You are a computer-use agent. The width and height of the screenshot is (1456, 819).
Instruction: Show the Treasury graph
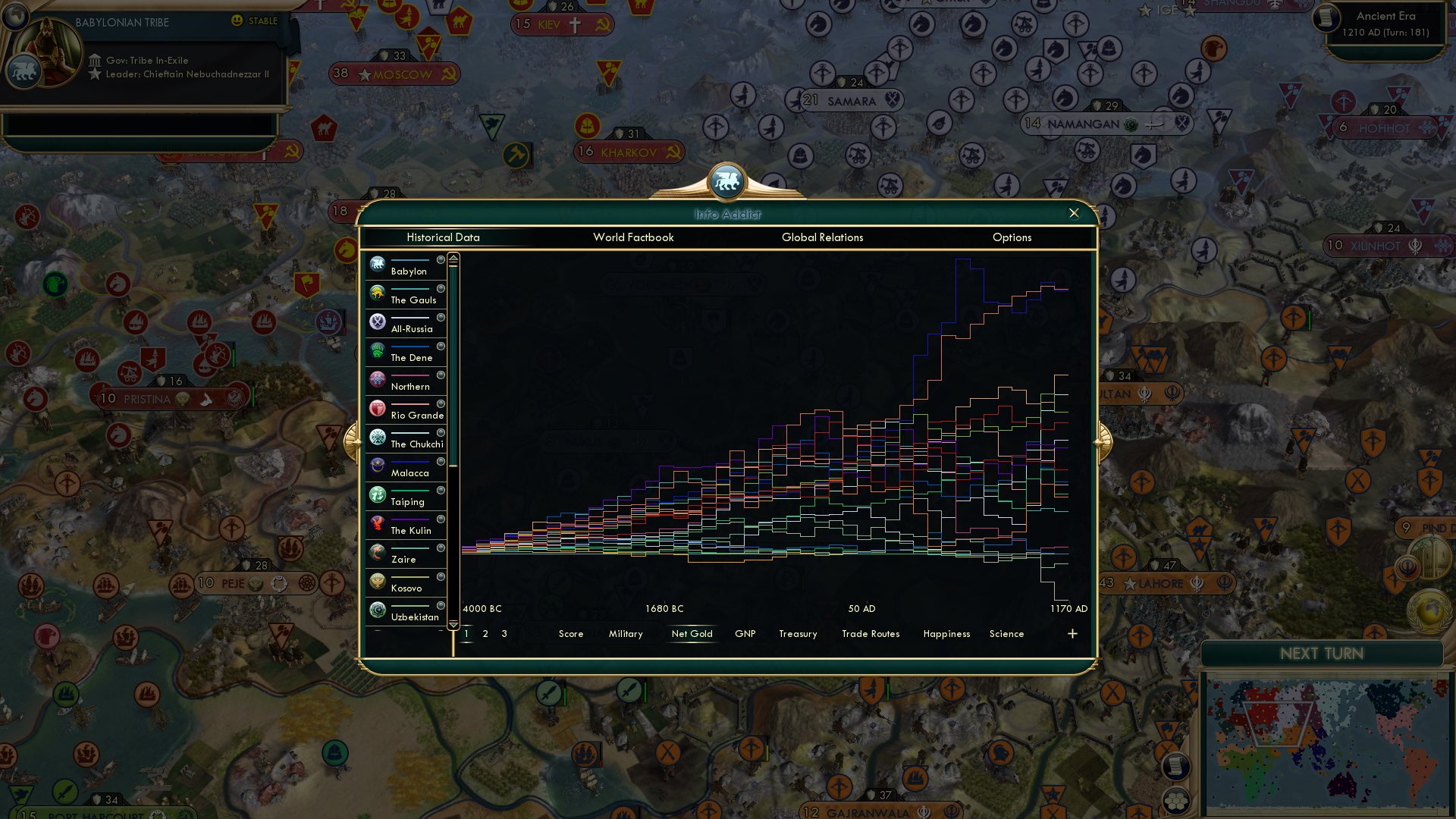pyautogui.click(x=798, y=634)
